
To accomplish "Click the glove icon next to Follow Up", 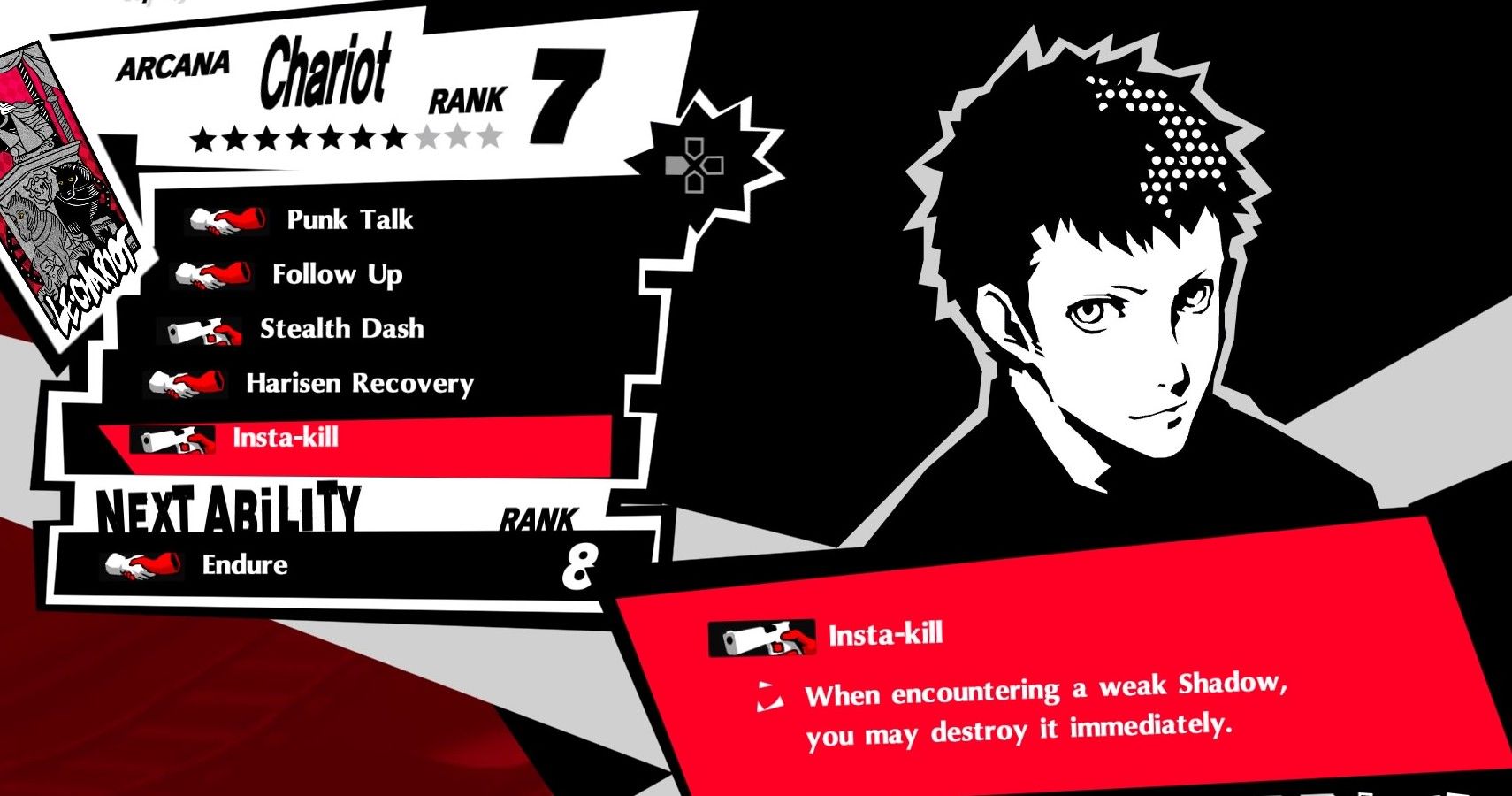I will [212, 275].
